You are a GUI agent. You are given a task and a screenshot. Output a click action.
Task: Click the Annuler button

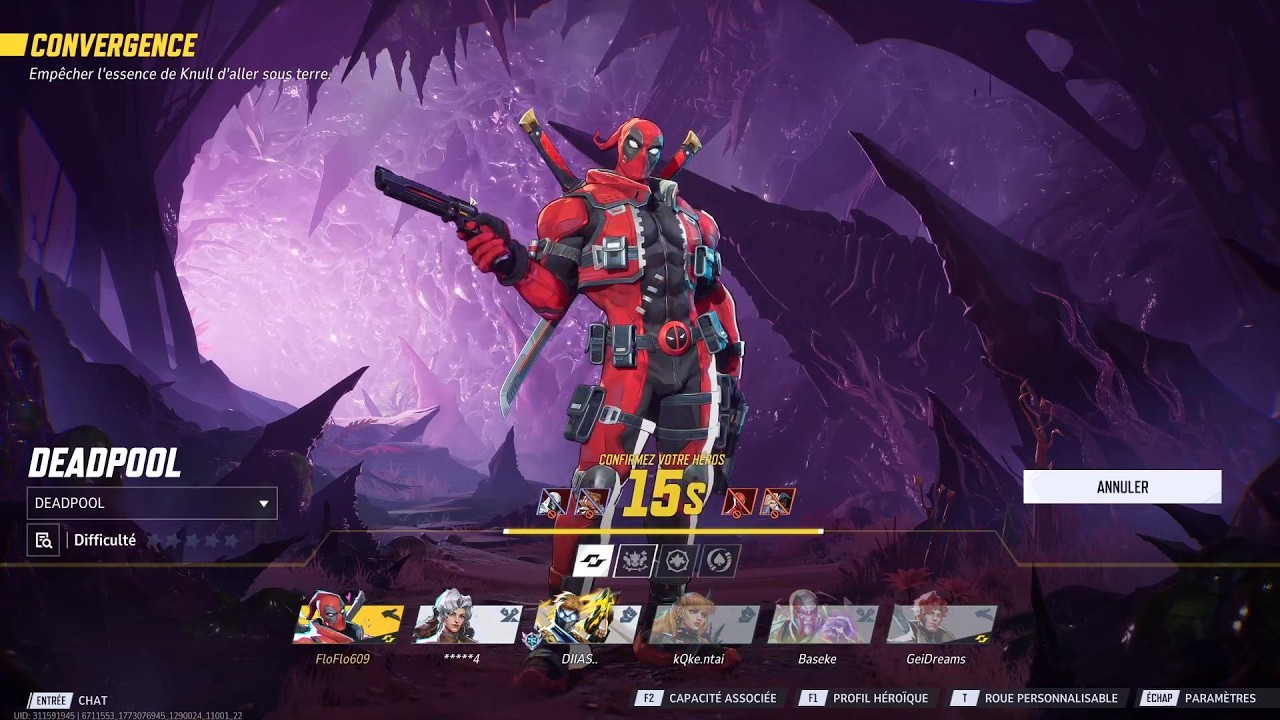pyautogui.click(x=1122, y=487)
